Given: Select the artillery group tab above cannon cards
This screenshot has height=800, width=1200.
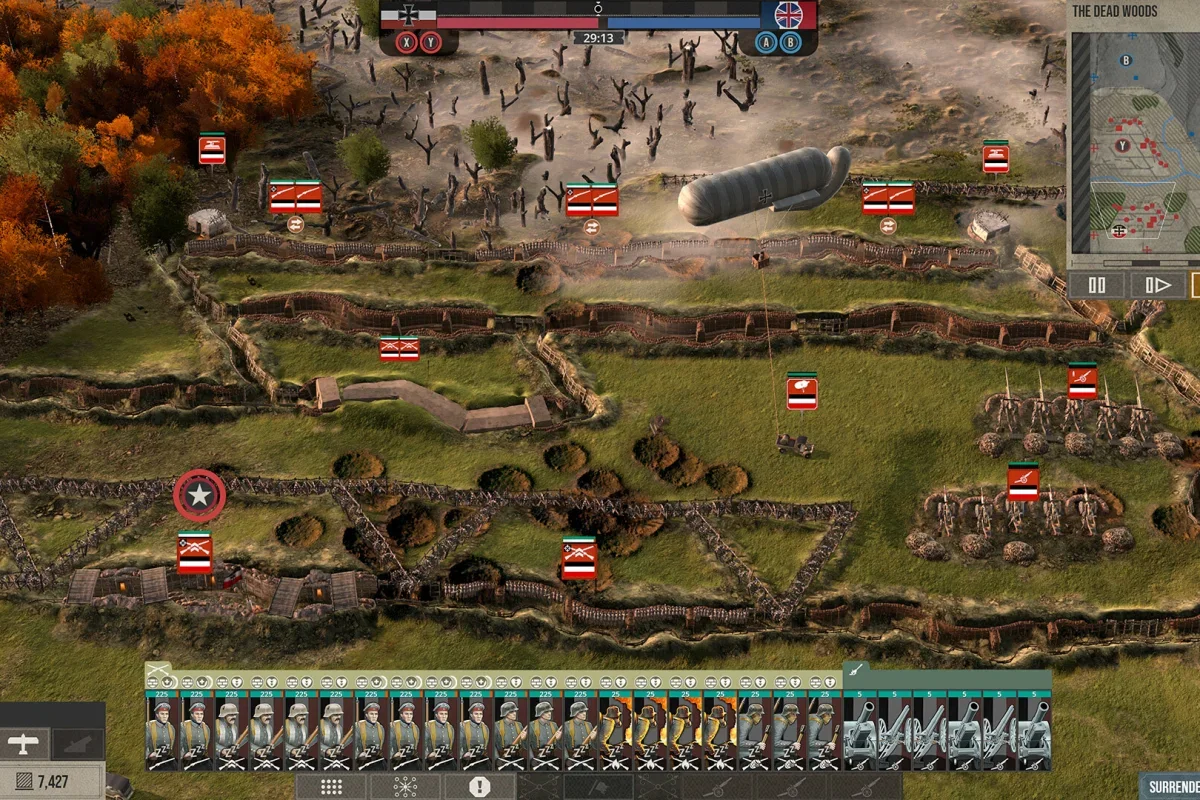Looking at the screenshot, I should coord(857,669).
